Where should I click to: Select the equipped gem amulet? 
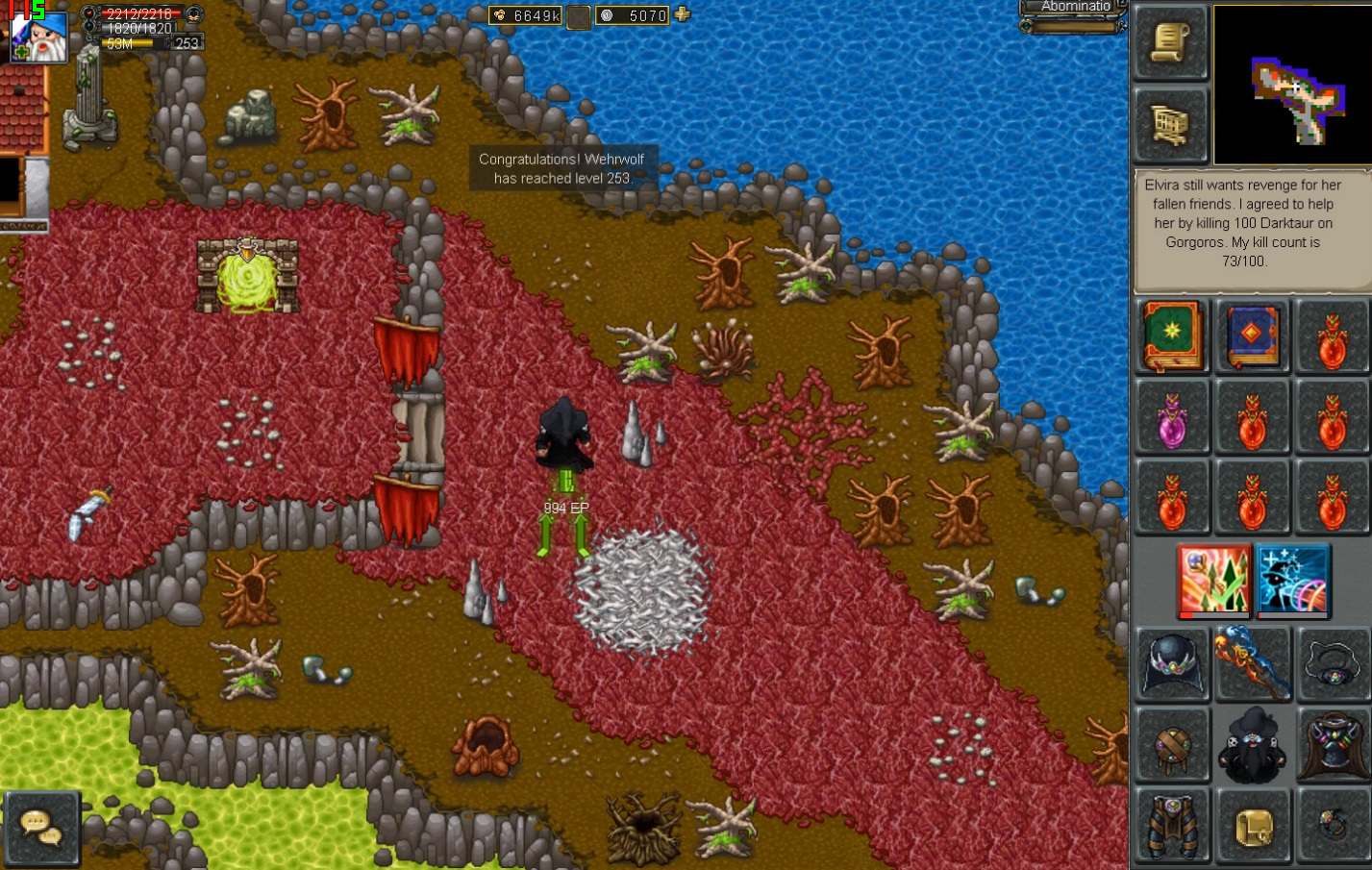click(1332, 663)
